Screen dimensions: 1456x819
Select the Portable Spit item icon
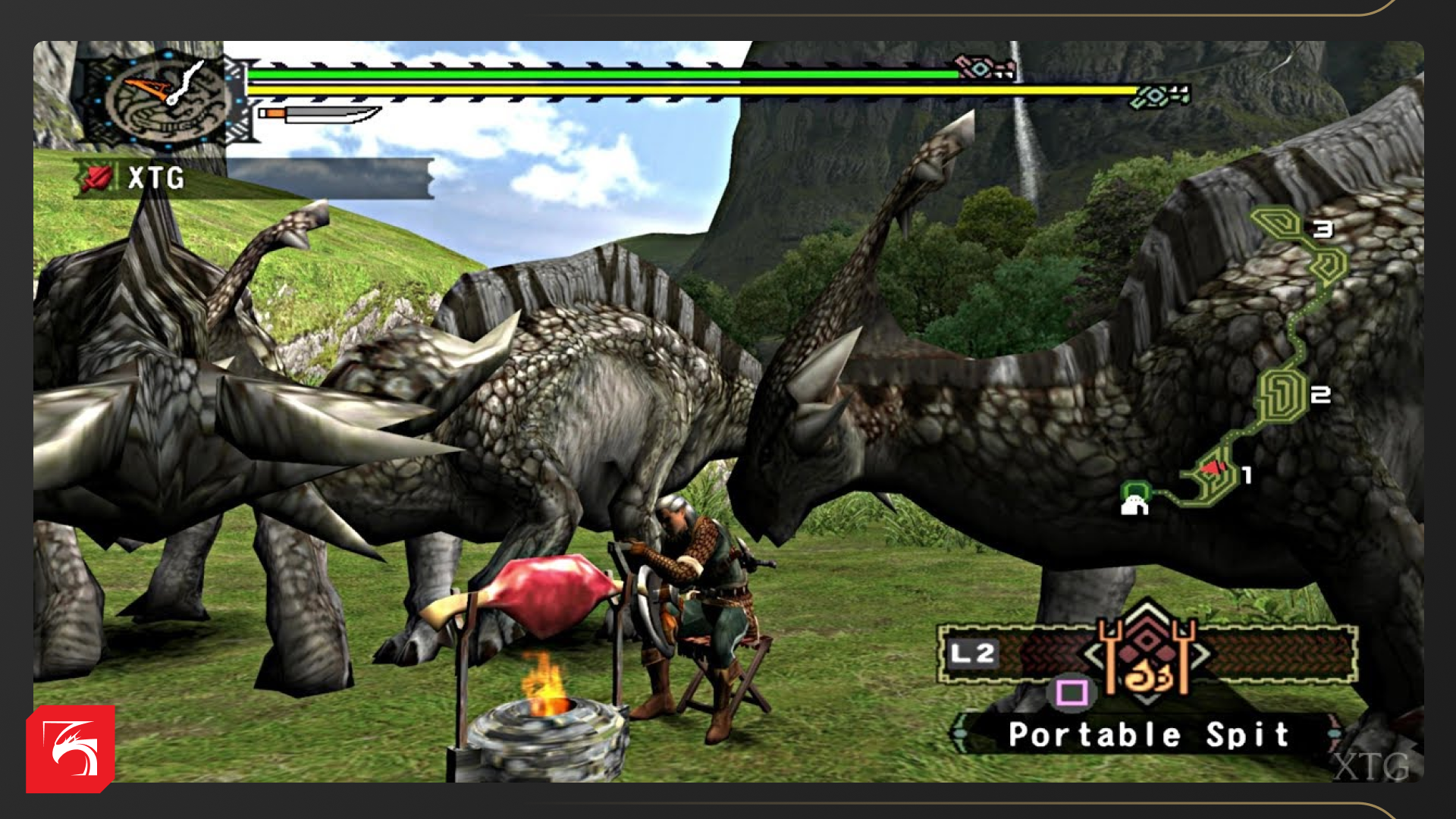click(x=1147, y=657)
